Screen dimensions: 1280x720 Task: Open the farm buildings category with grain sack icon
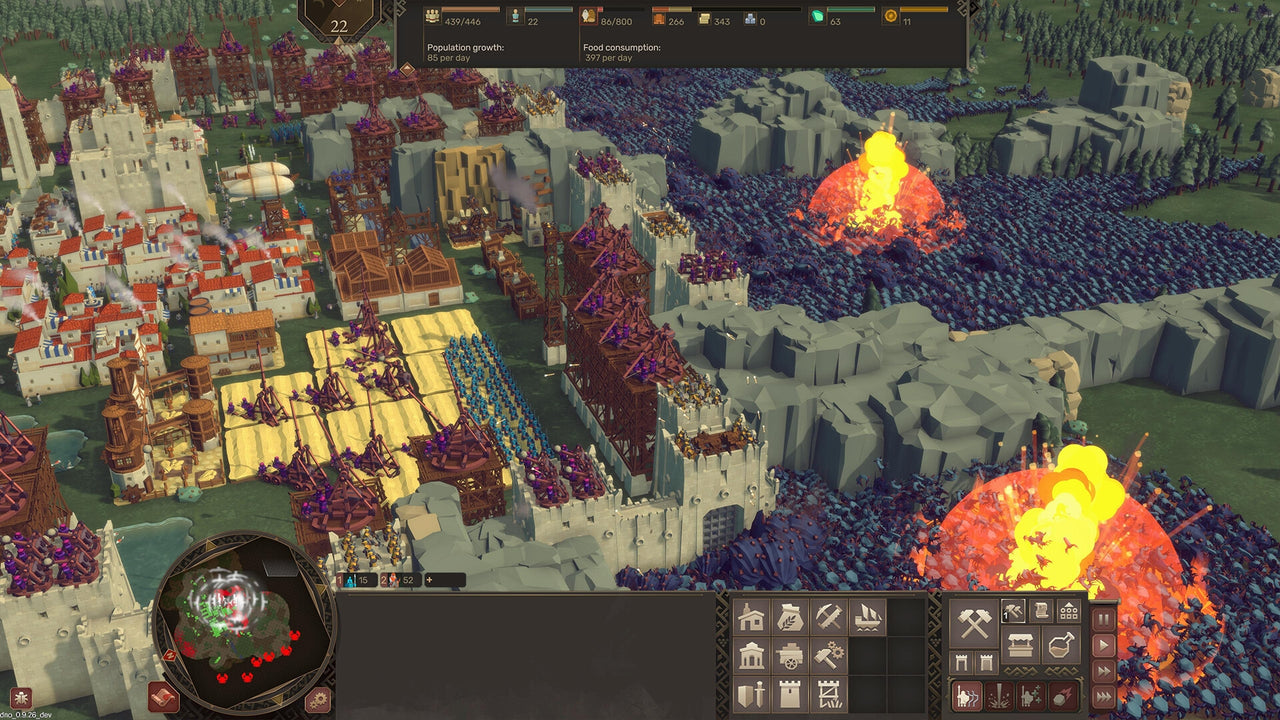791,616
